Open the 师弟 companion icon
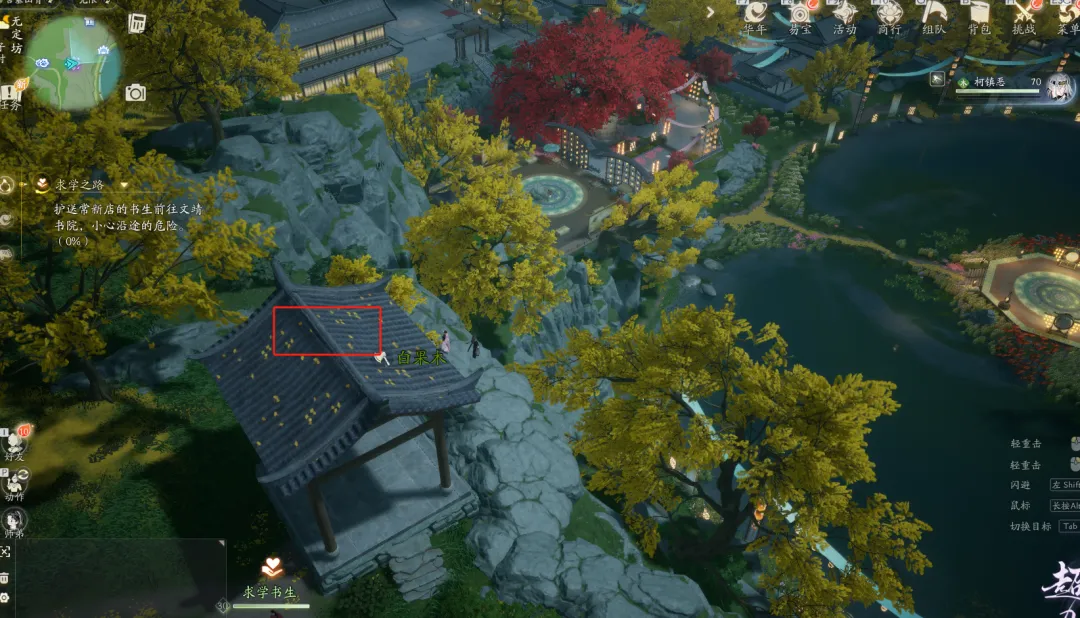 pyautogui.click(x=14, y=522)
